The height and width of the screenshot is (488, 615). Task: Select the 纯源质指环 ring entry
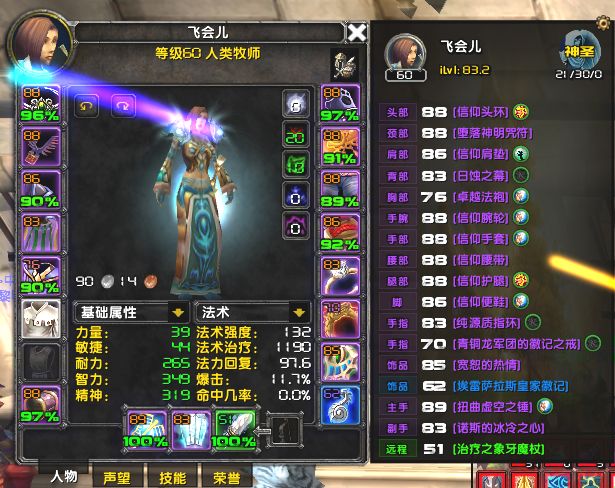473,322
